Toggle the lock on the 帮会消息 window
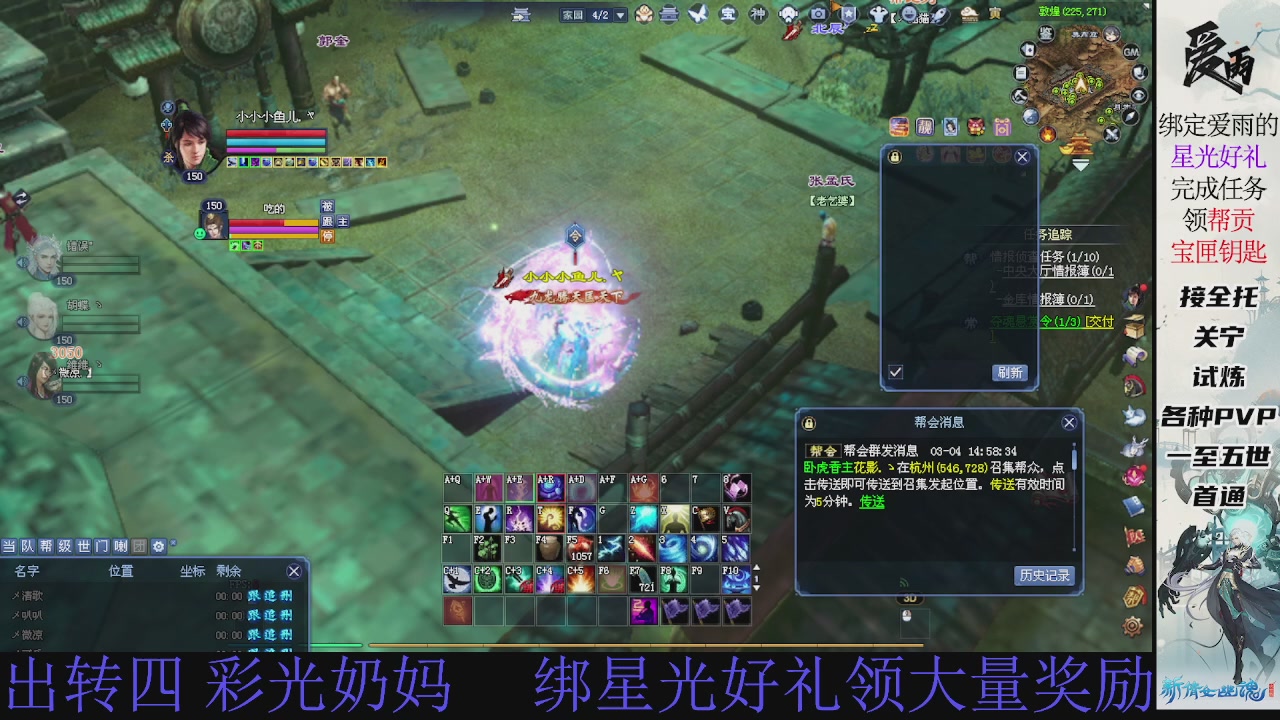Viewport: 1280px width, 720px height. coord(808,422)
